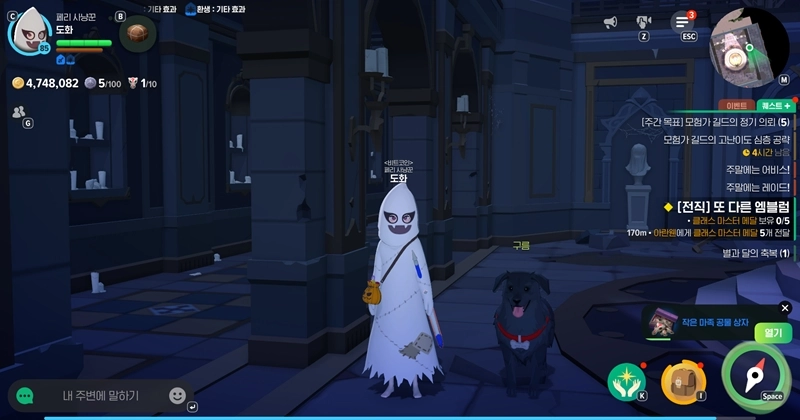Select the 모험가 길드의 정기 의뢰 weekly goal
This screenshot has height=420, width=800.
point(715,122)
